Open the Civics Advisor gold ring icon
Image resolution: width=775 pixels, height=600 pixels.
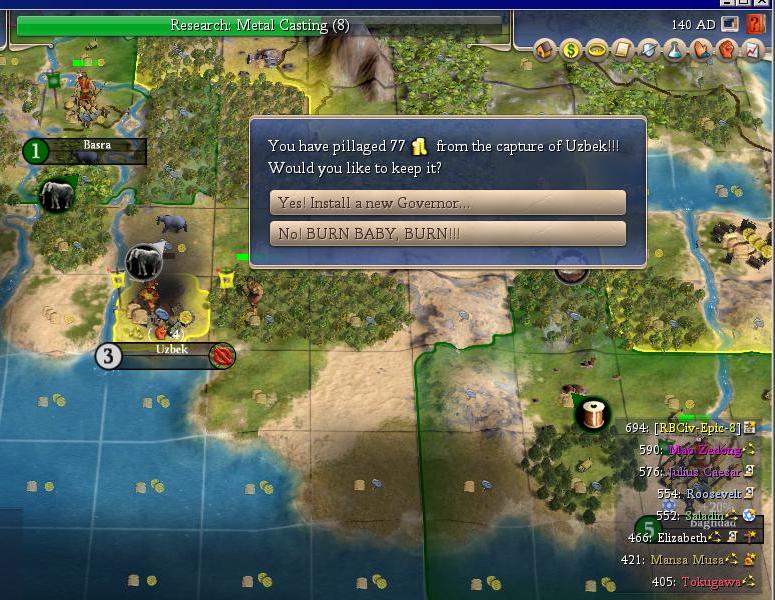tap(598, 49)
